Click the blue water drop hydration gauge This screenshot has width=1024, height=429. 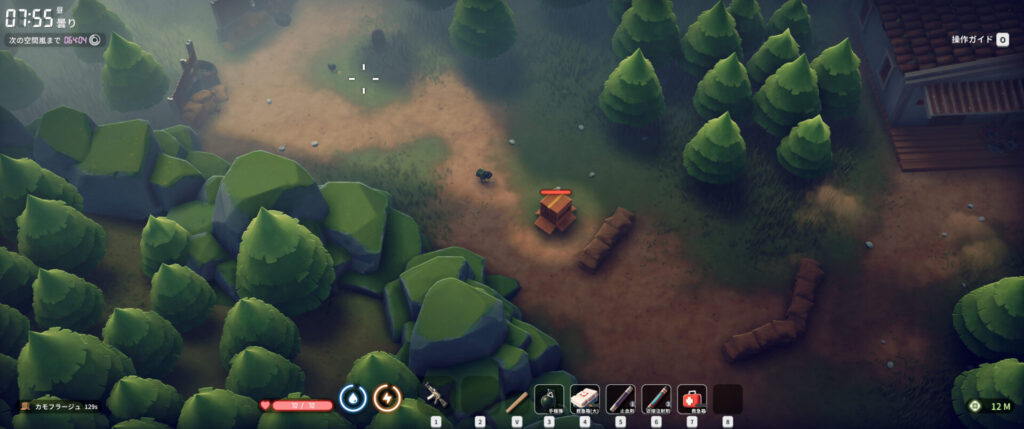point(352,398)
